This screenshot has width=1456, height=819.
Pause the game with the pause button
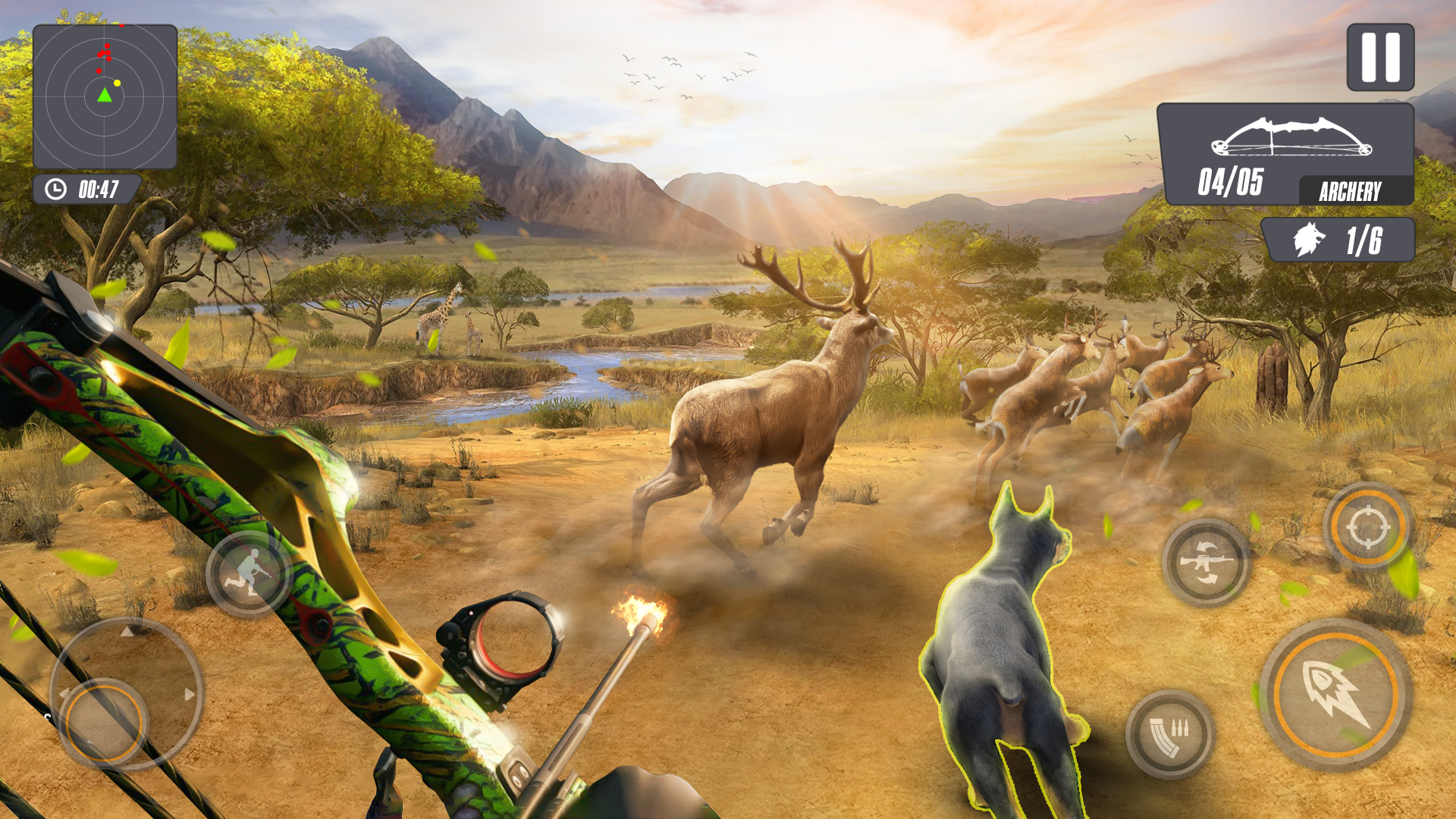[1379, 58]
